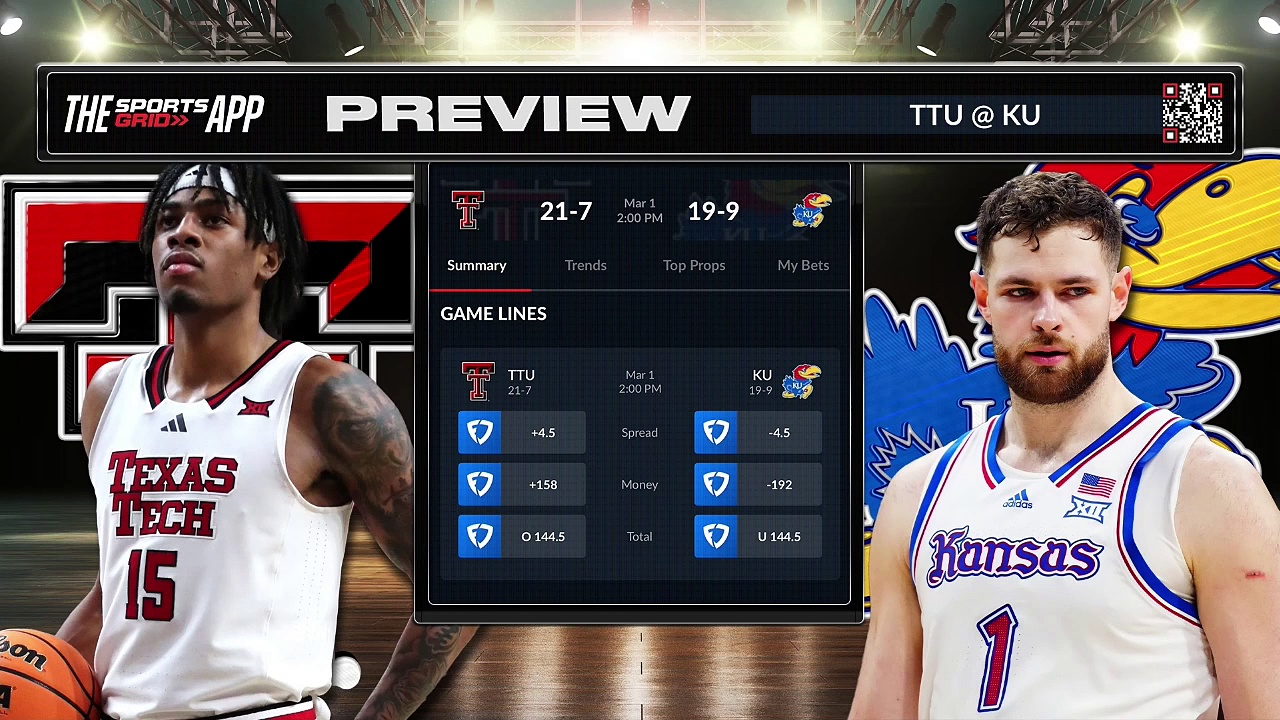This screenshot has height=720, width=1280.
Task: Click the FanDuel icon beside -192 moneyline
Action: pos(716,484)
